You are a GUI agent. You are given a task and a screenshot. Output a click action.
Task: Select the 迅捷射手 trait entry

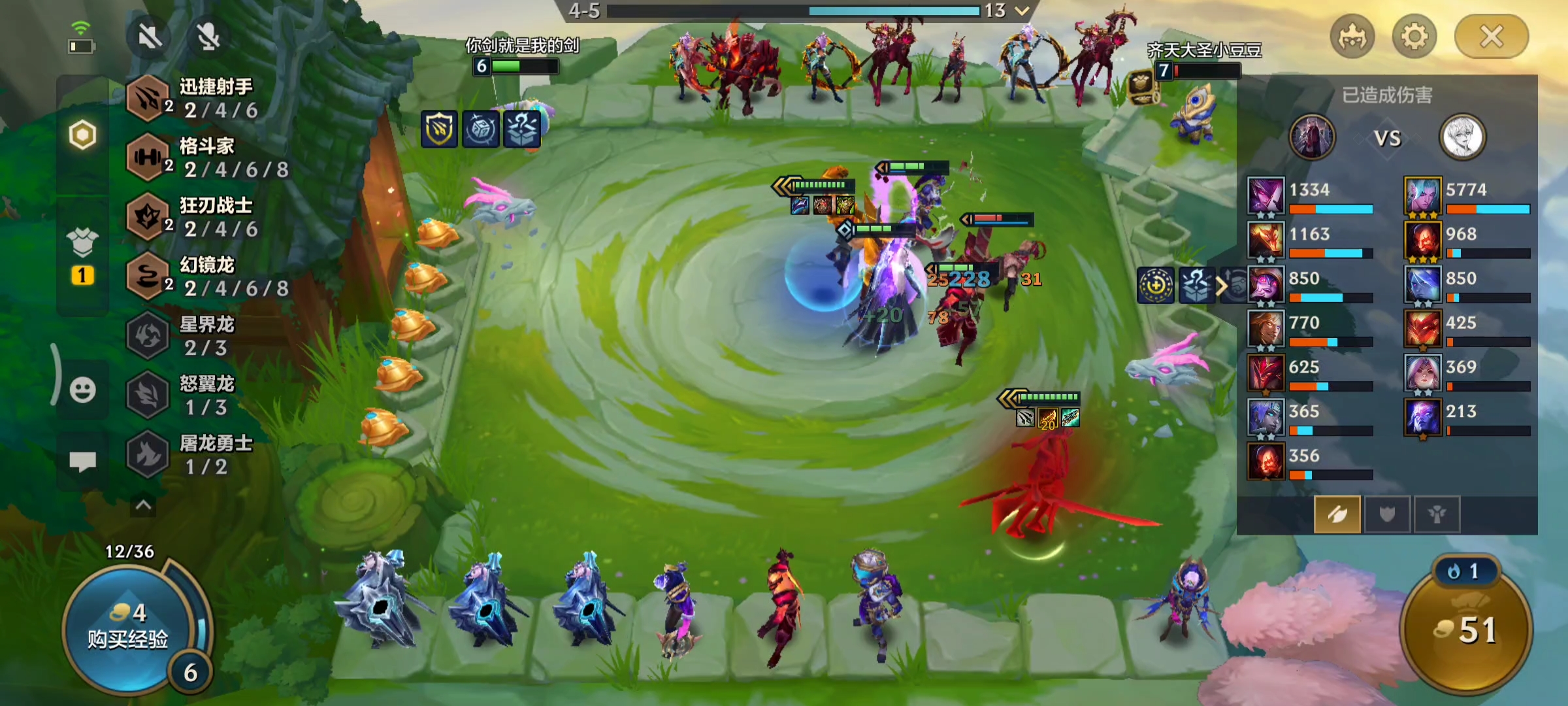pos(196,98)
